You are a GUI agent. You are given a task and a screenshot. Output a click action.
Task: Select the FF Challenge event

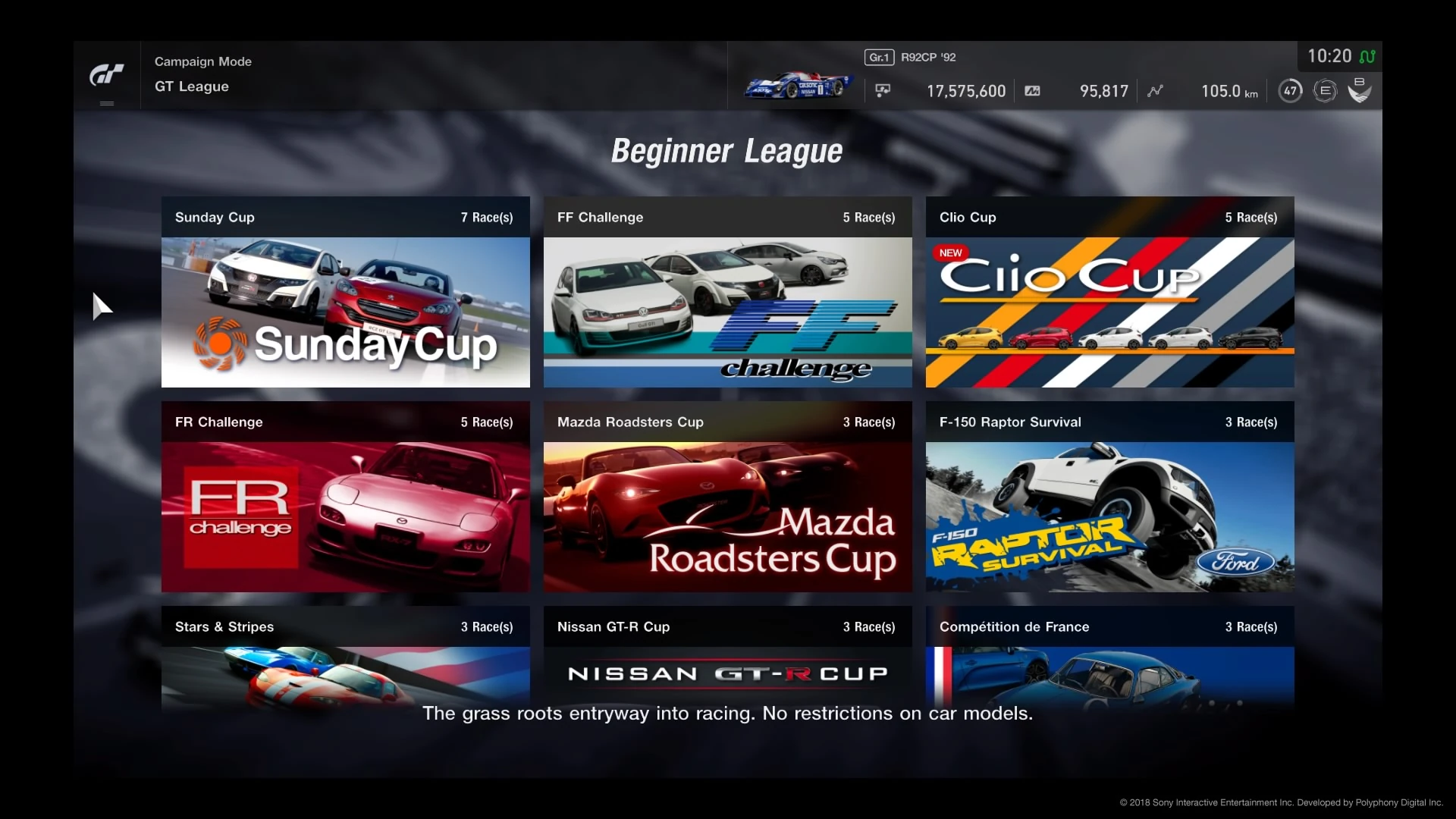[x=727, y=296]
